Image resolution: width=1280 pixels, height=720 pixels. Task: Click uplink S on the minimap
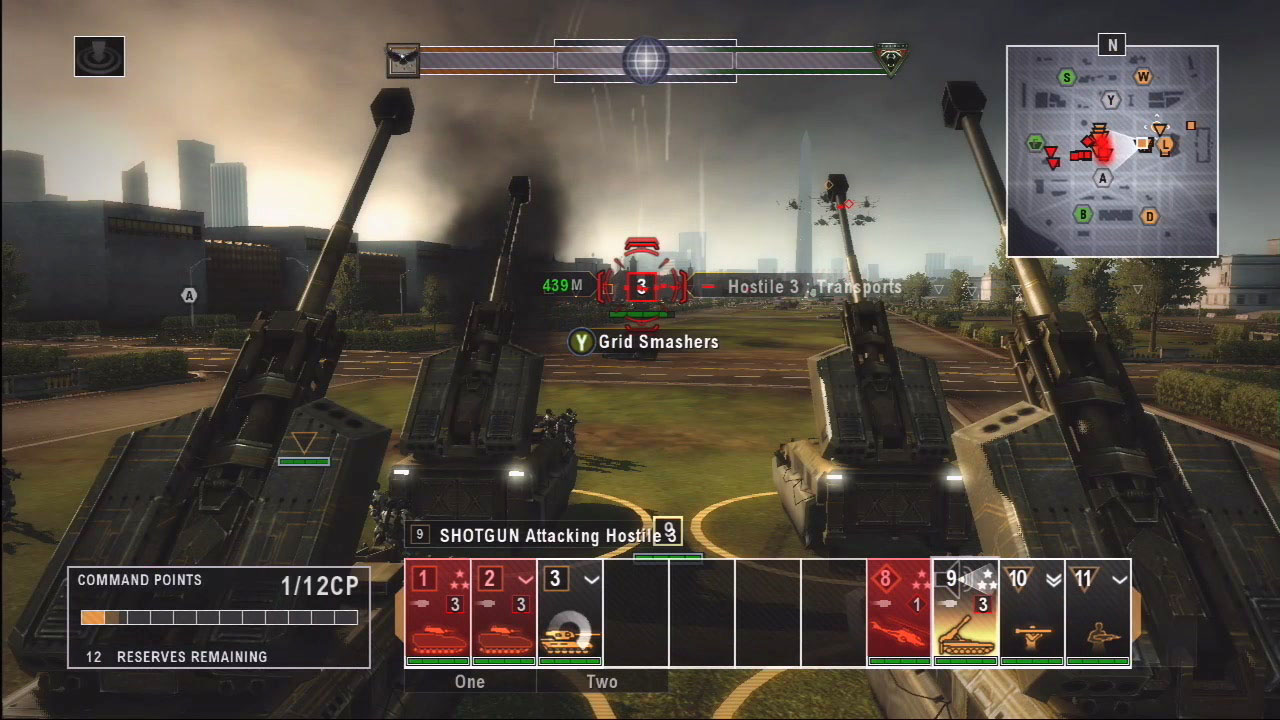pyautogui.click(x=1068, y=77)
